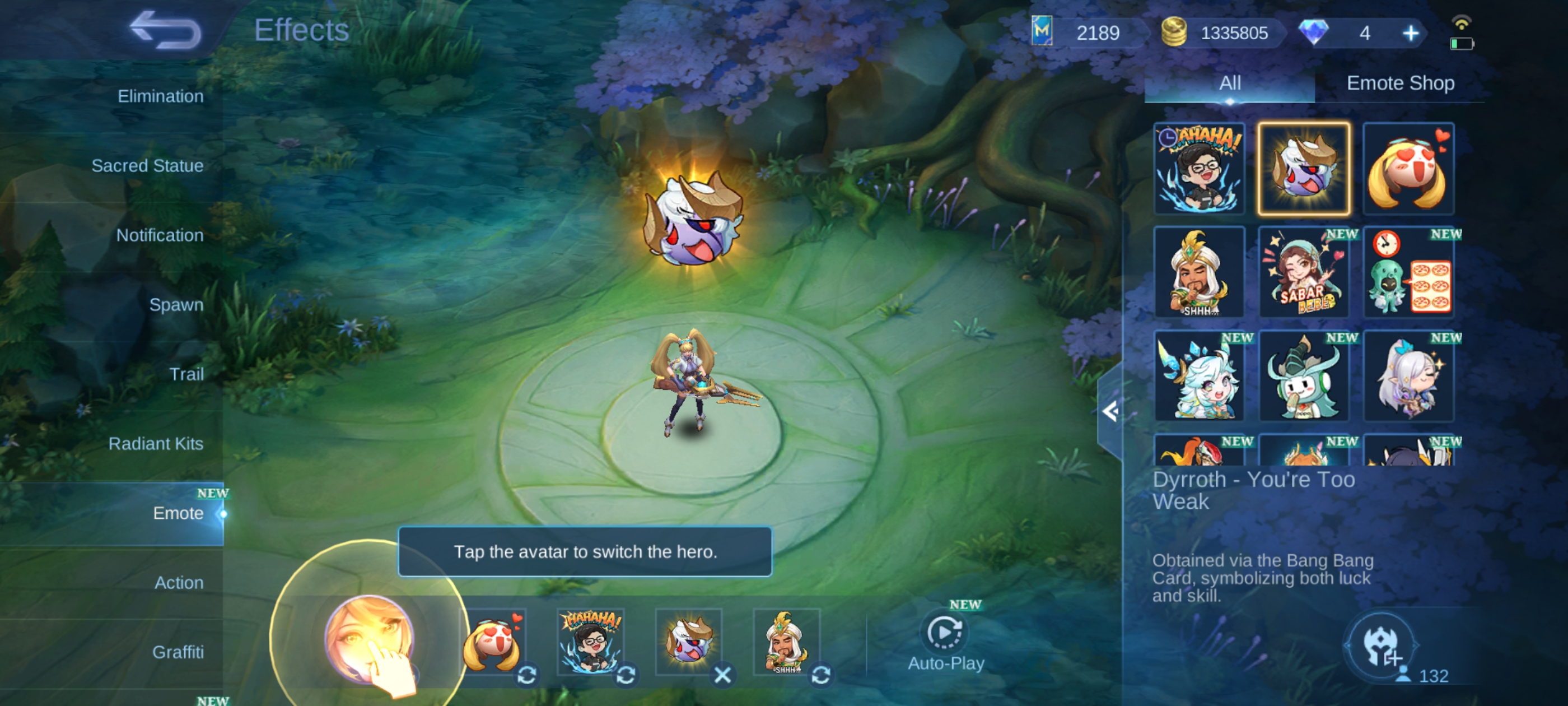Open the Radiant Kits category
Image resolution: width=1568 pixels, height=706 pixels.
tap(156, 443)
